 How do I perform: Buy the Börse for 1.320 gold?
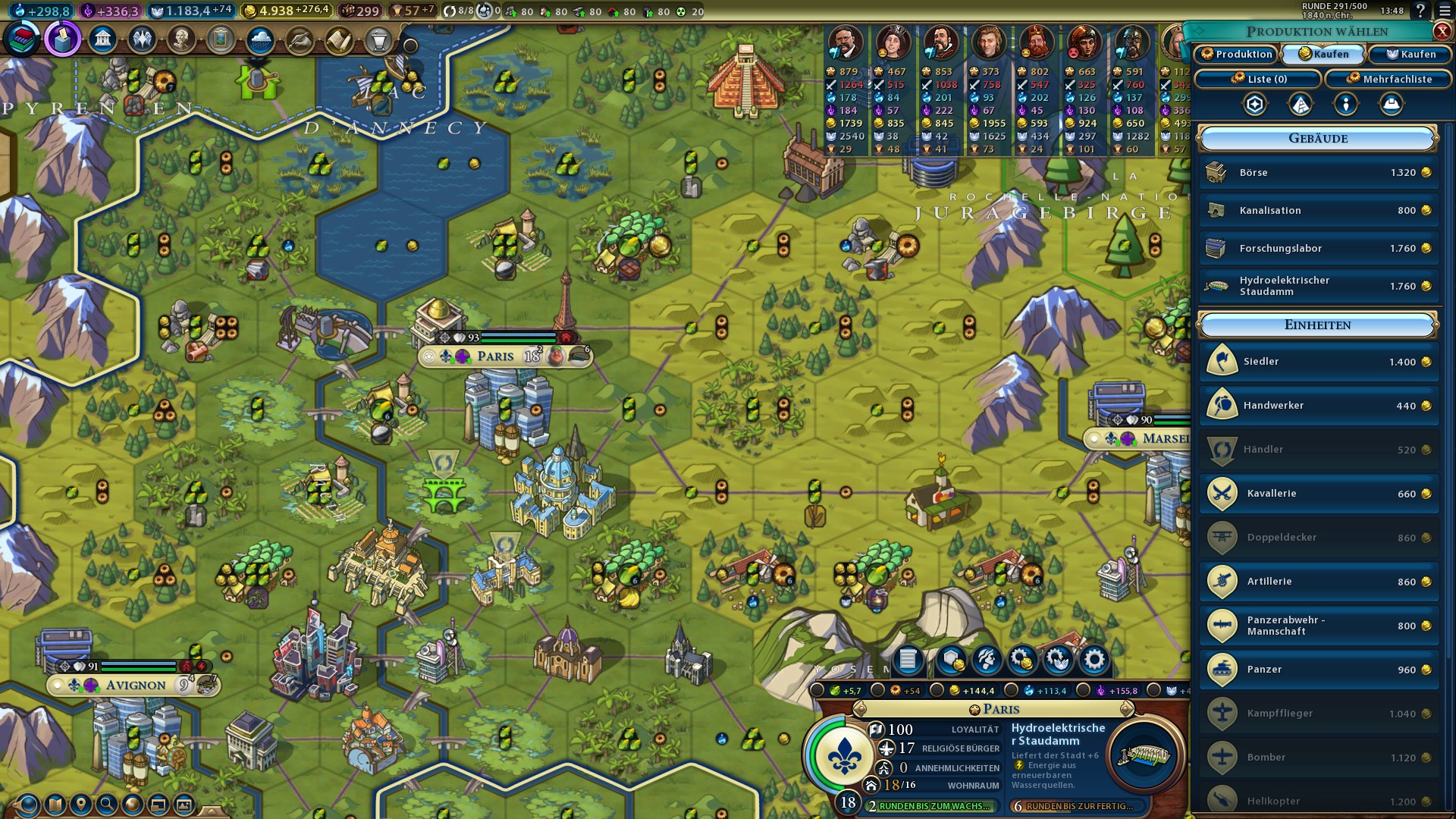[1319, 173]
